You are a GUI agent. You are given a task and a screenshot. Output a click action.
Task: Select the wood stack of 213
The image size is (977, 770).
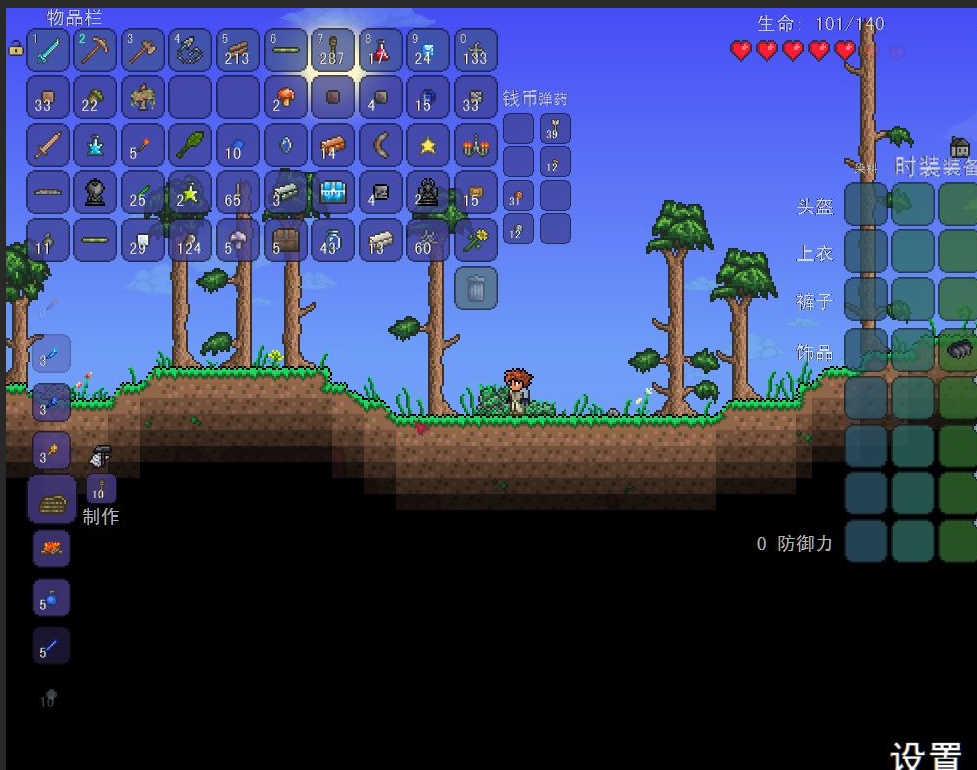[x=237, y=50]
